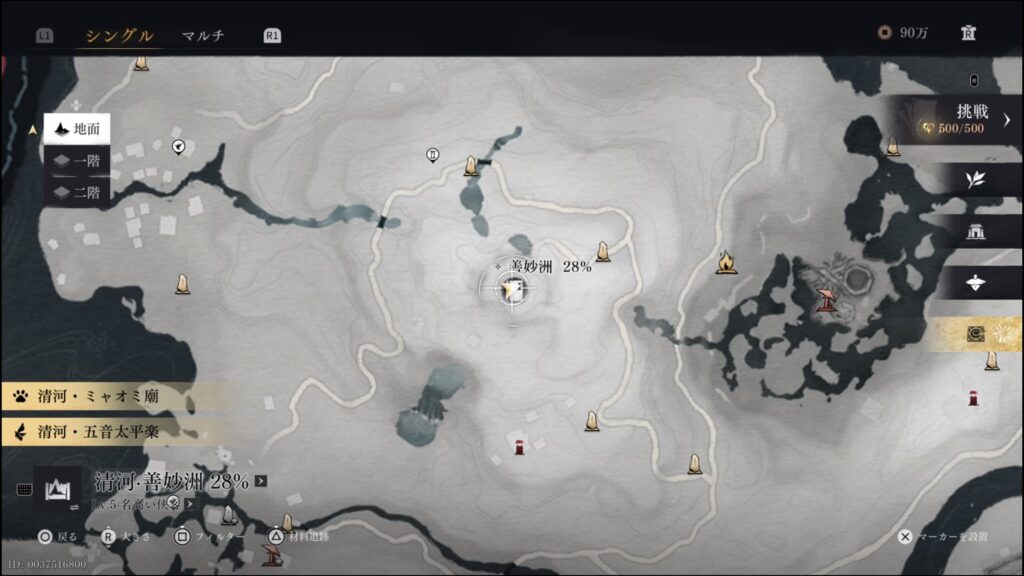
Task: Open the leaf icon side tab
Action: (x=974, y=179)
